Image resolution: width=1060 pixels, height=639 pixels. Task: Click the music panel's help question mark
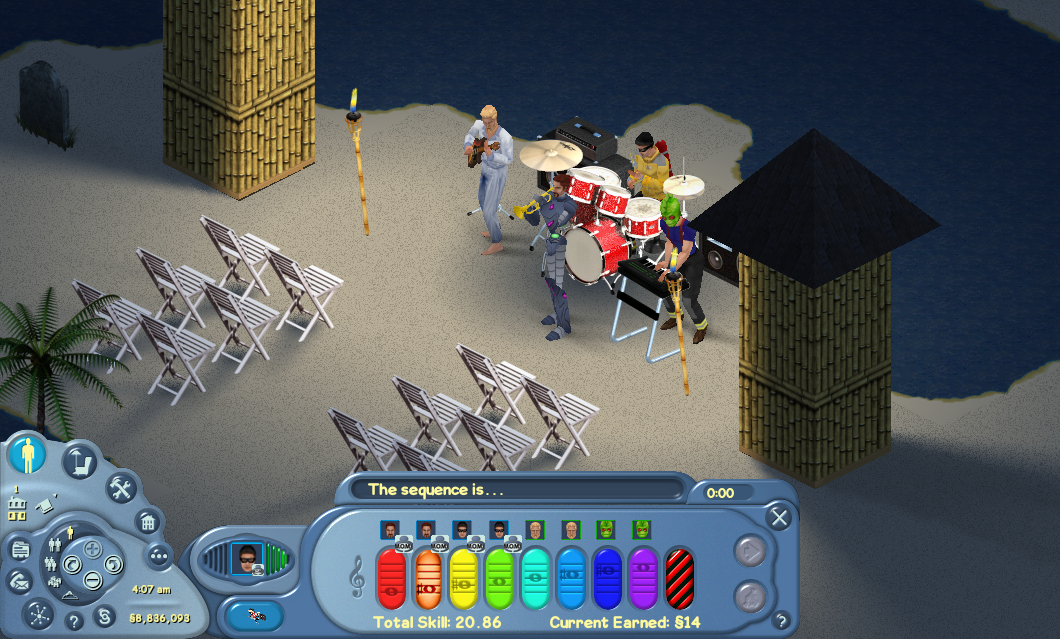[780, 620]
